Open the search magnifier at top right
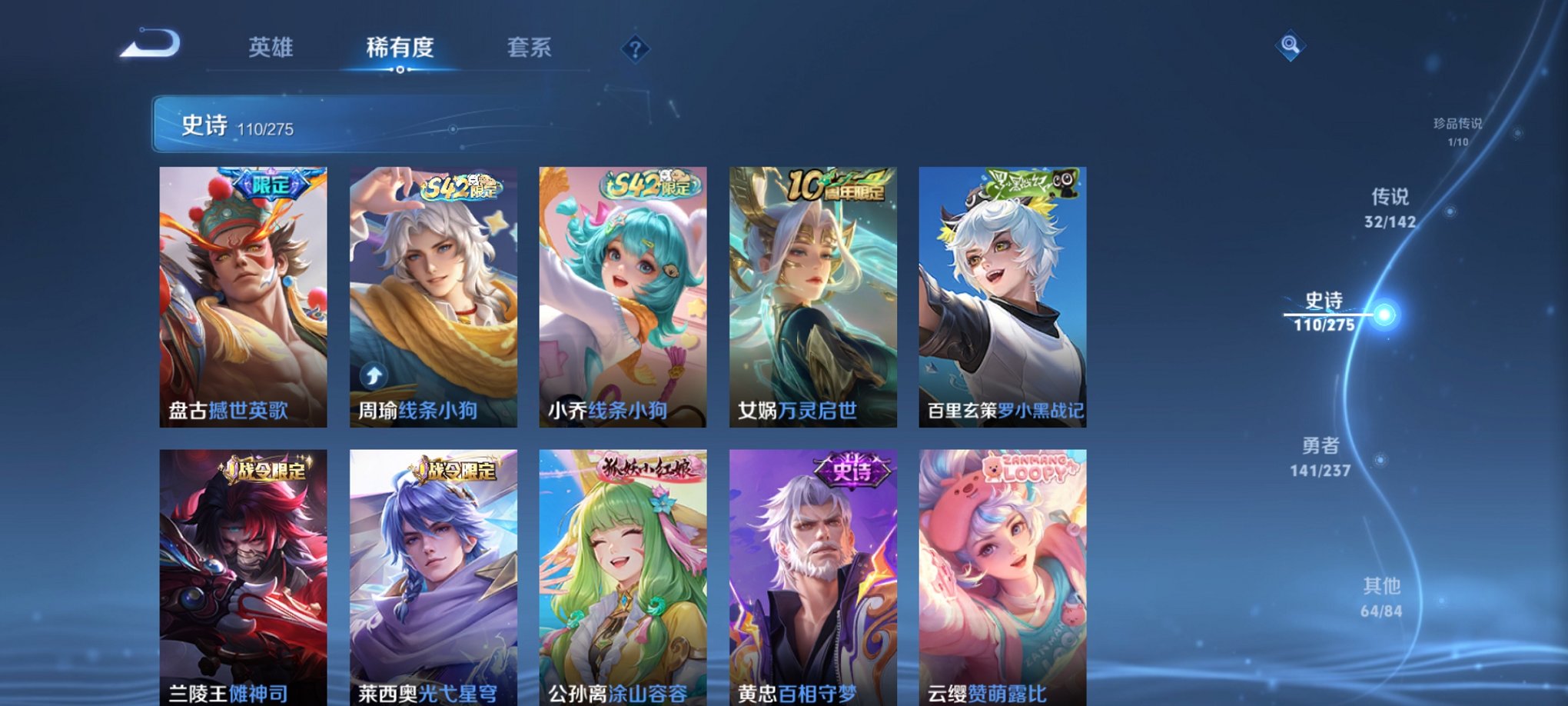 tap(1289, 45)
